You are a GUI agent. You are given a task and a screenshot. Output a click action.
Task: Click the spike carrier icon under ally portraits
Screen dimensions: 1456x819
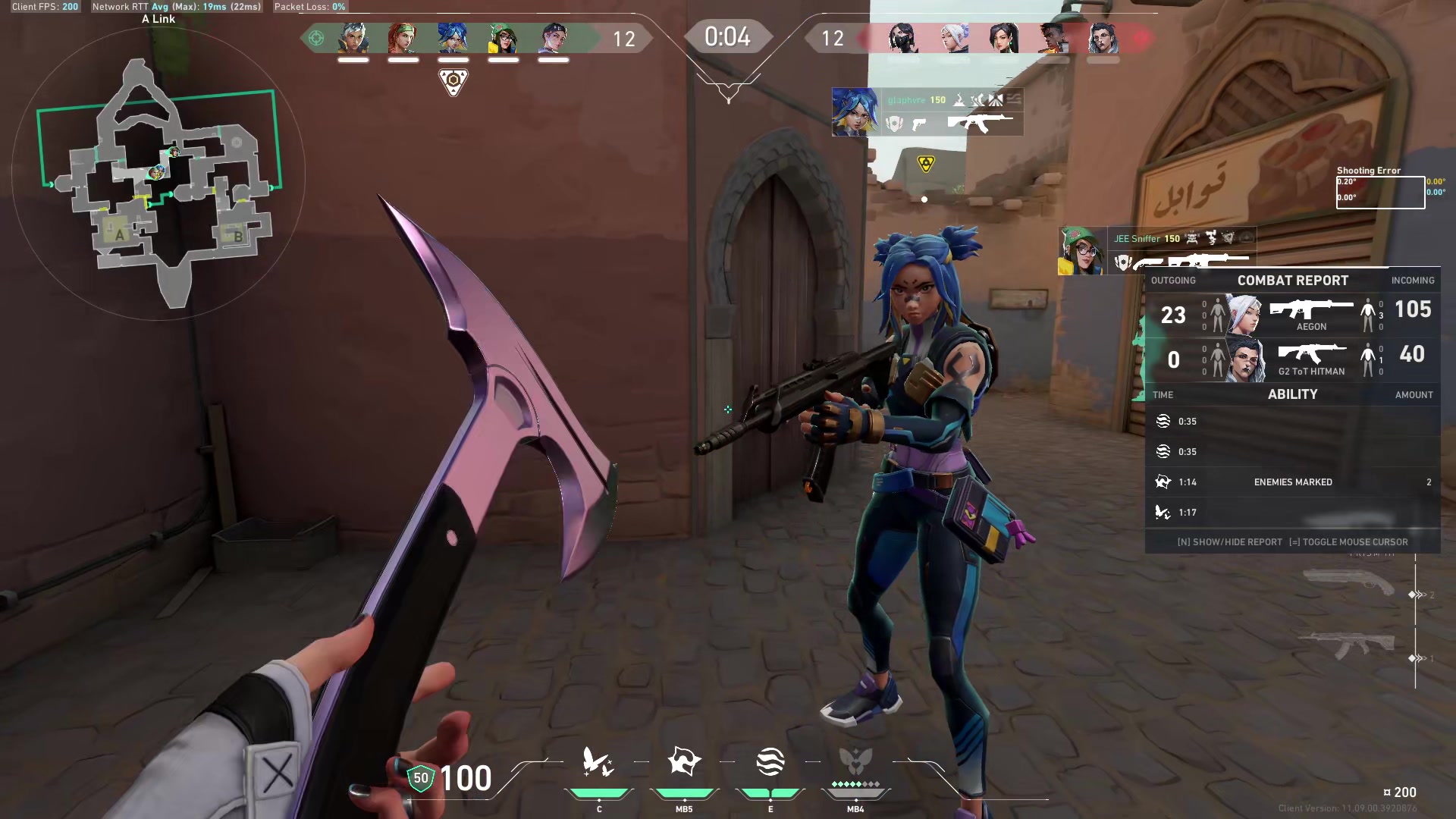click(453, 81)
